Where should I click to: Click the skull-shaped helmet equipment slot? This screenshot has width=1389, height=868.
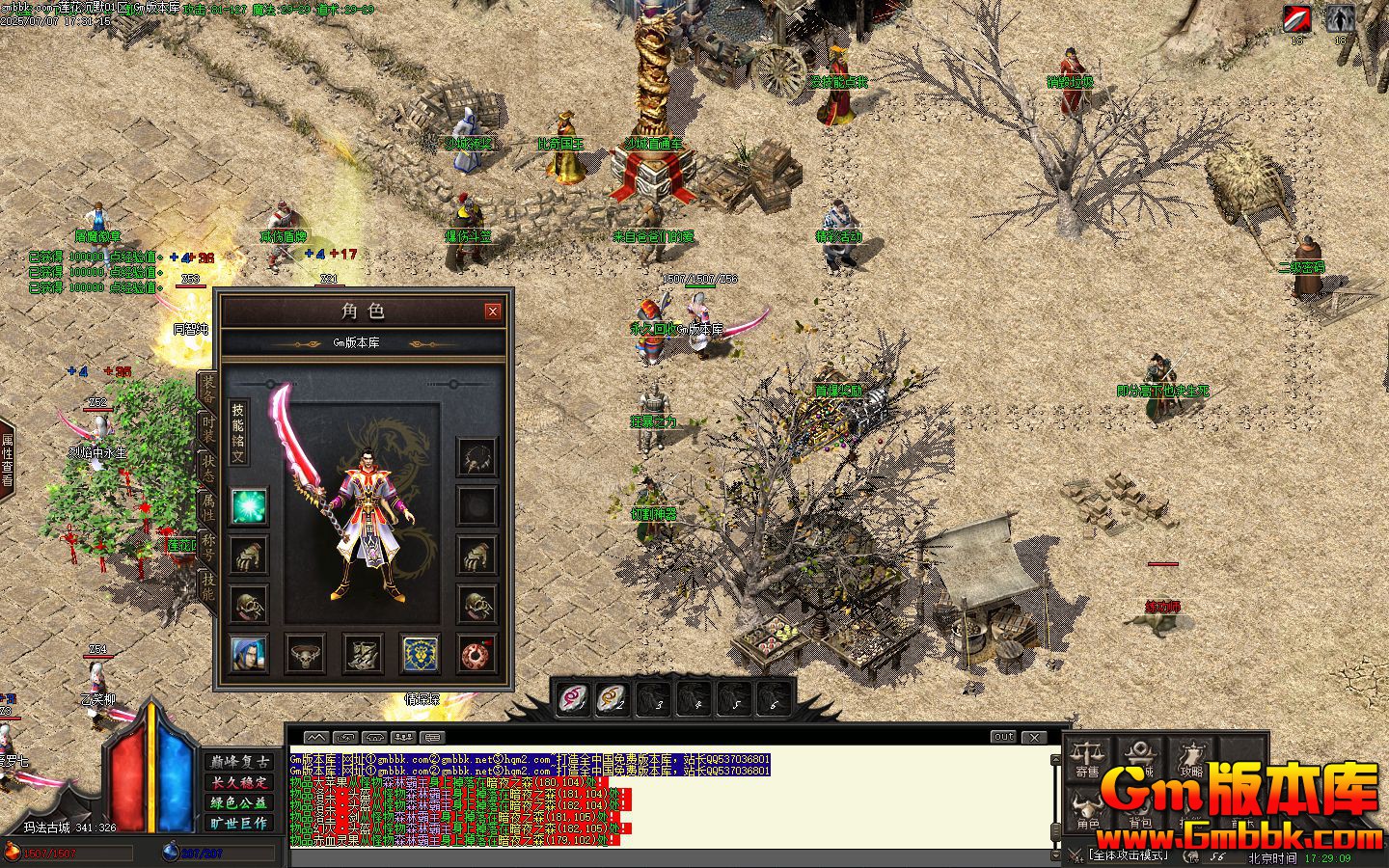pyautogui.click(x=248, y=605)
